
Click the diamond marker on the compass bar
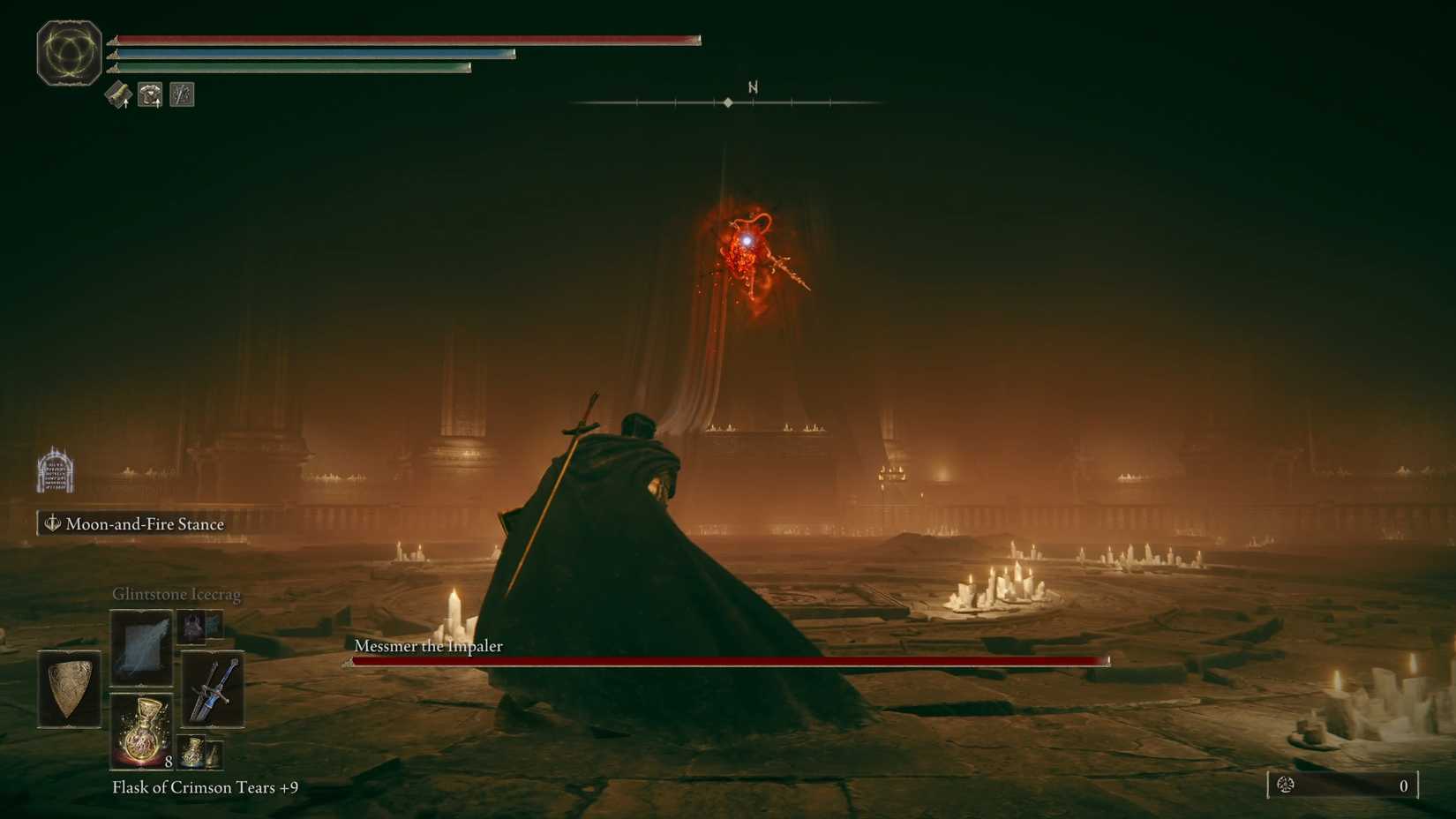tap(727, 101)
